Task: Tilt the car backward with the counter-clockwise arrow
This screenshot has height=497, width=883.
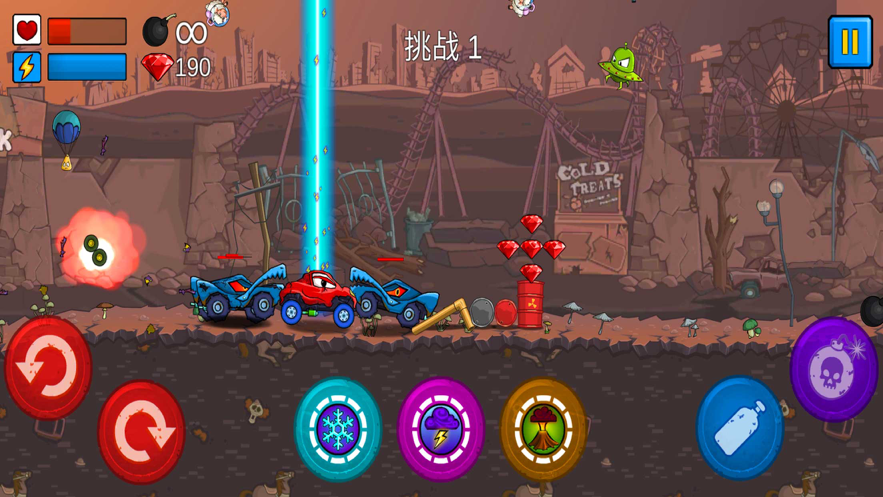Action: pos(48,367)
